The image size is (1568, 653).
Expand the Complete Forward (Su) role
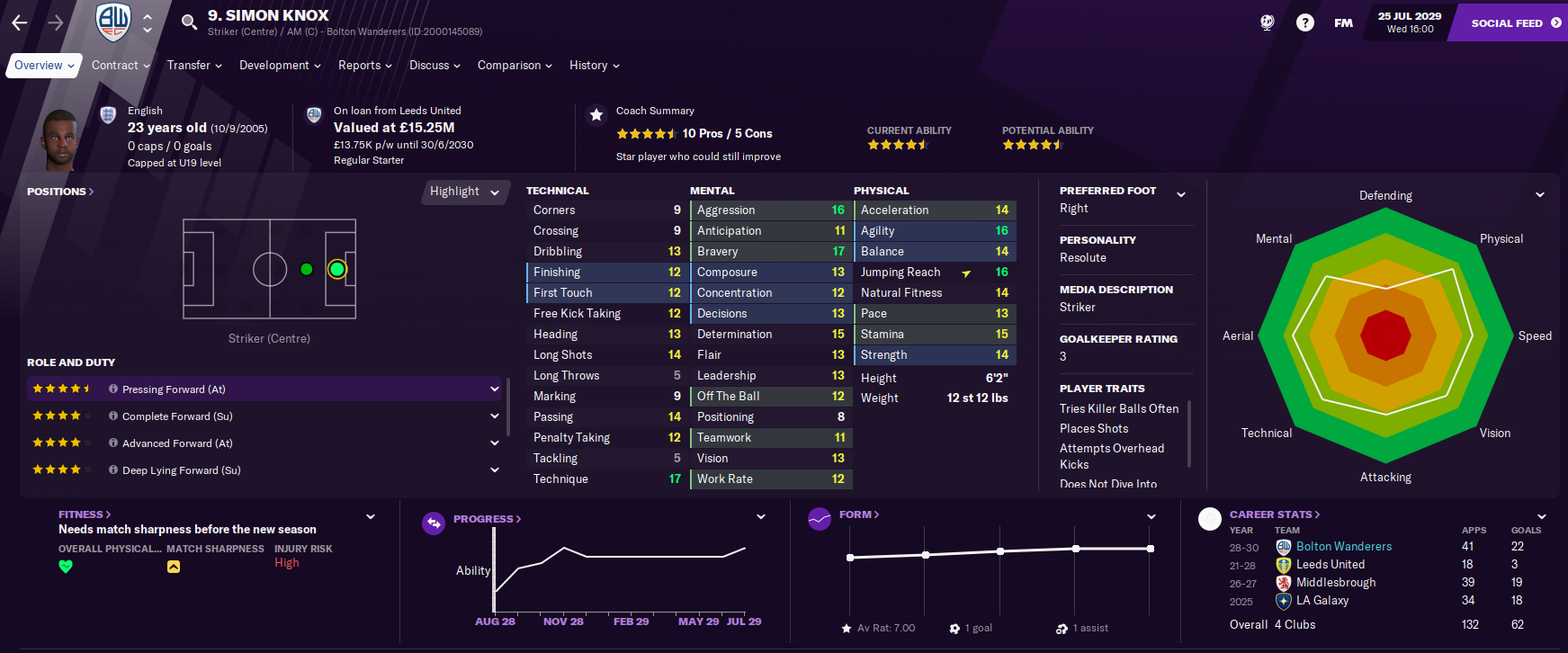[x=494, y=416]
